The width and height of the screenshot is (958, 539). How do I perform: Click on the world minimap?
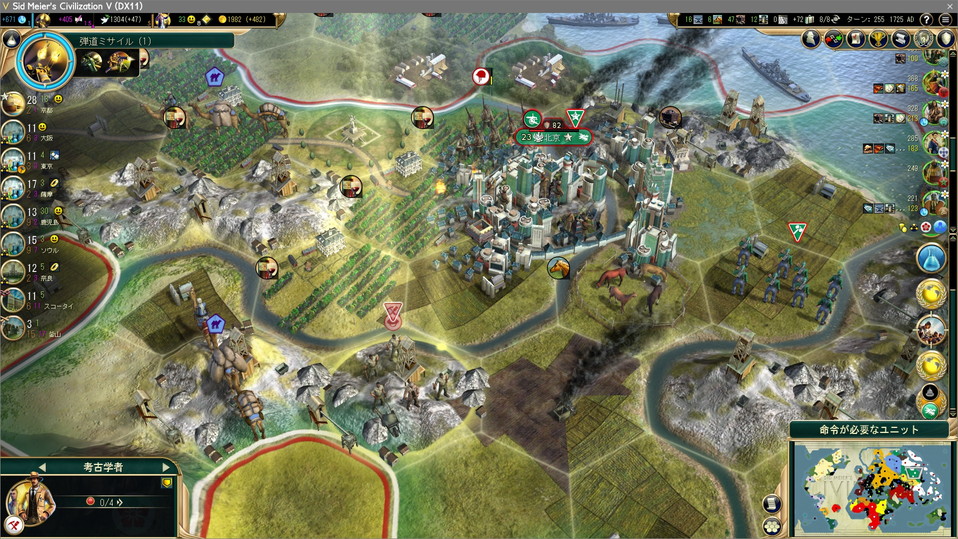click(x=870, y=488)
